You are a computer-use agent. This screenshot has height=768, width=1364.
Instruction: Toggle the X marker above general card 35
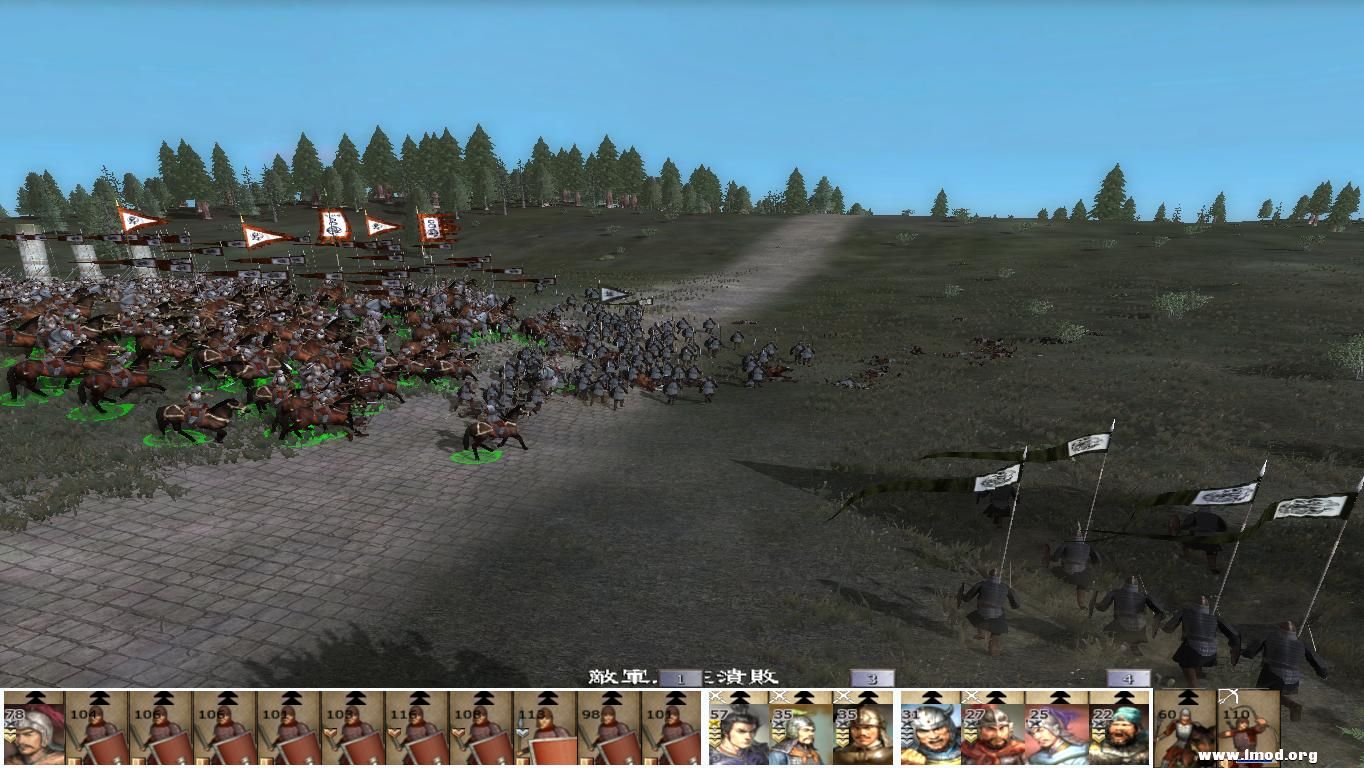point(778,694)
